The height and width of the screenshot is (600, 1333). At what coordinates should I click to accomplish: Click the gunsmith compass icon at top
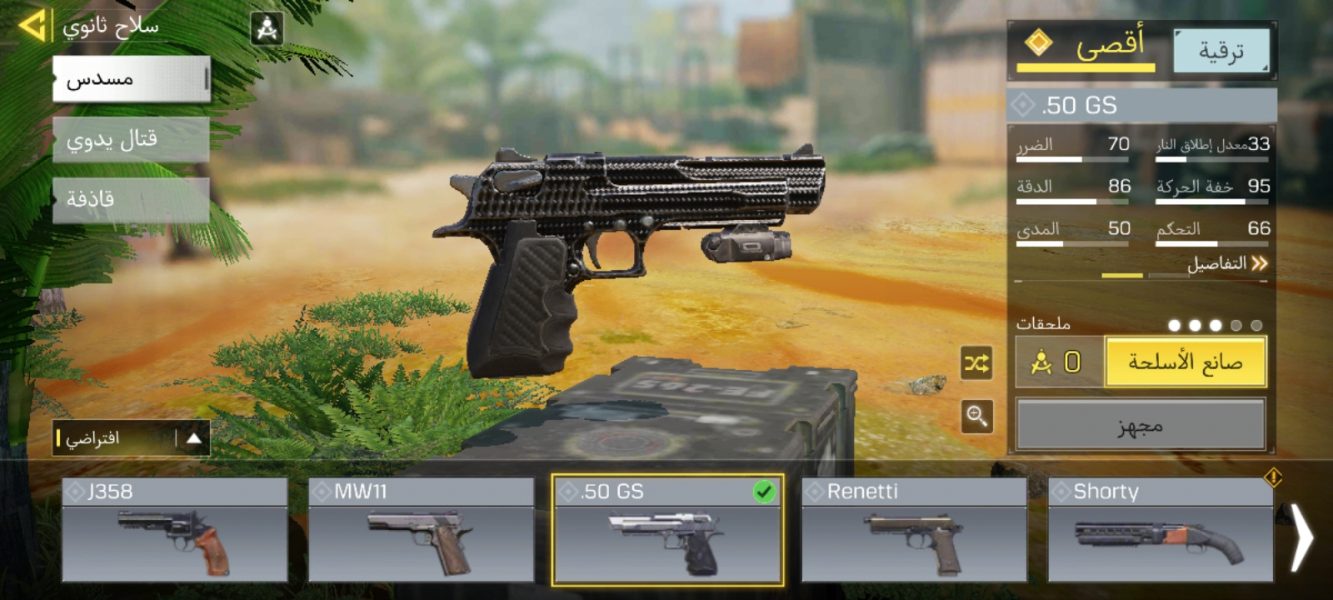[266, 28]
